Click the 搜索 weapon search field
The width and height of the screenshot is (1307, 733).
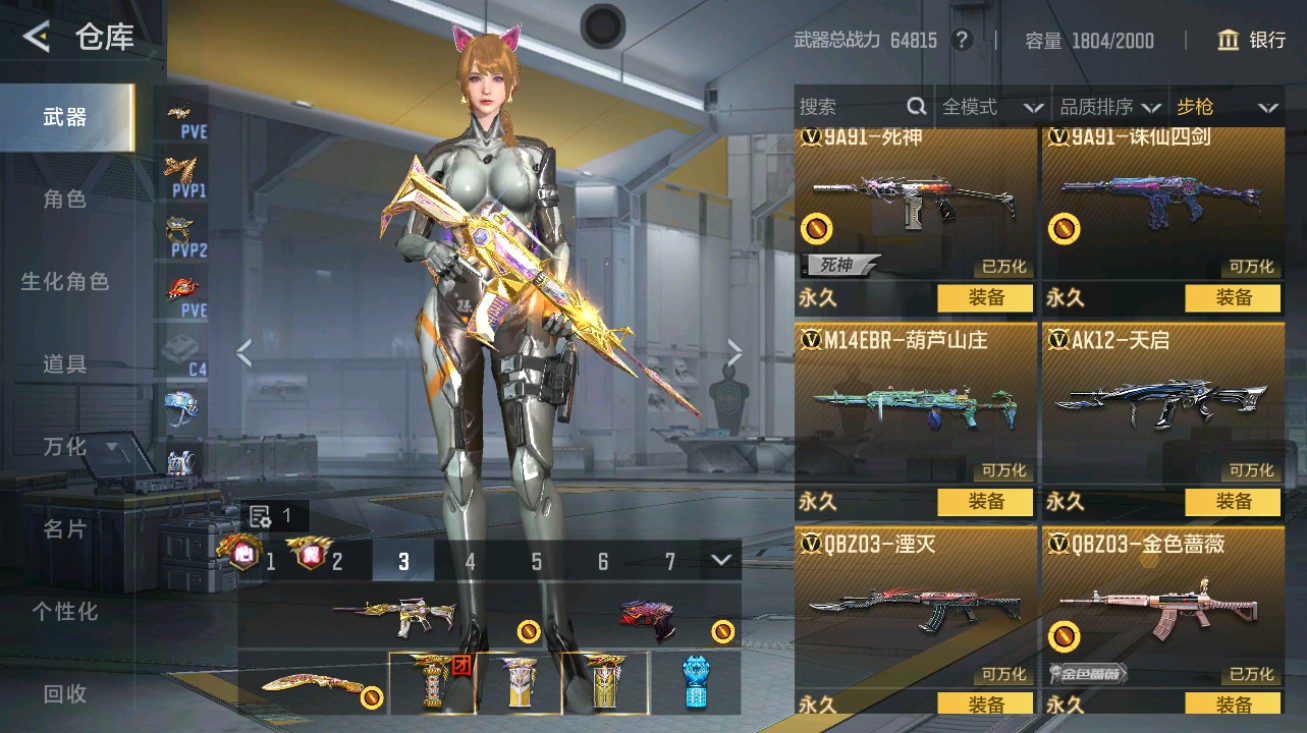850,107
